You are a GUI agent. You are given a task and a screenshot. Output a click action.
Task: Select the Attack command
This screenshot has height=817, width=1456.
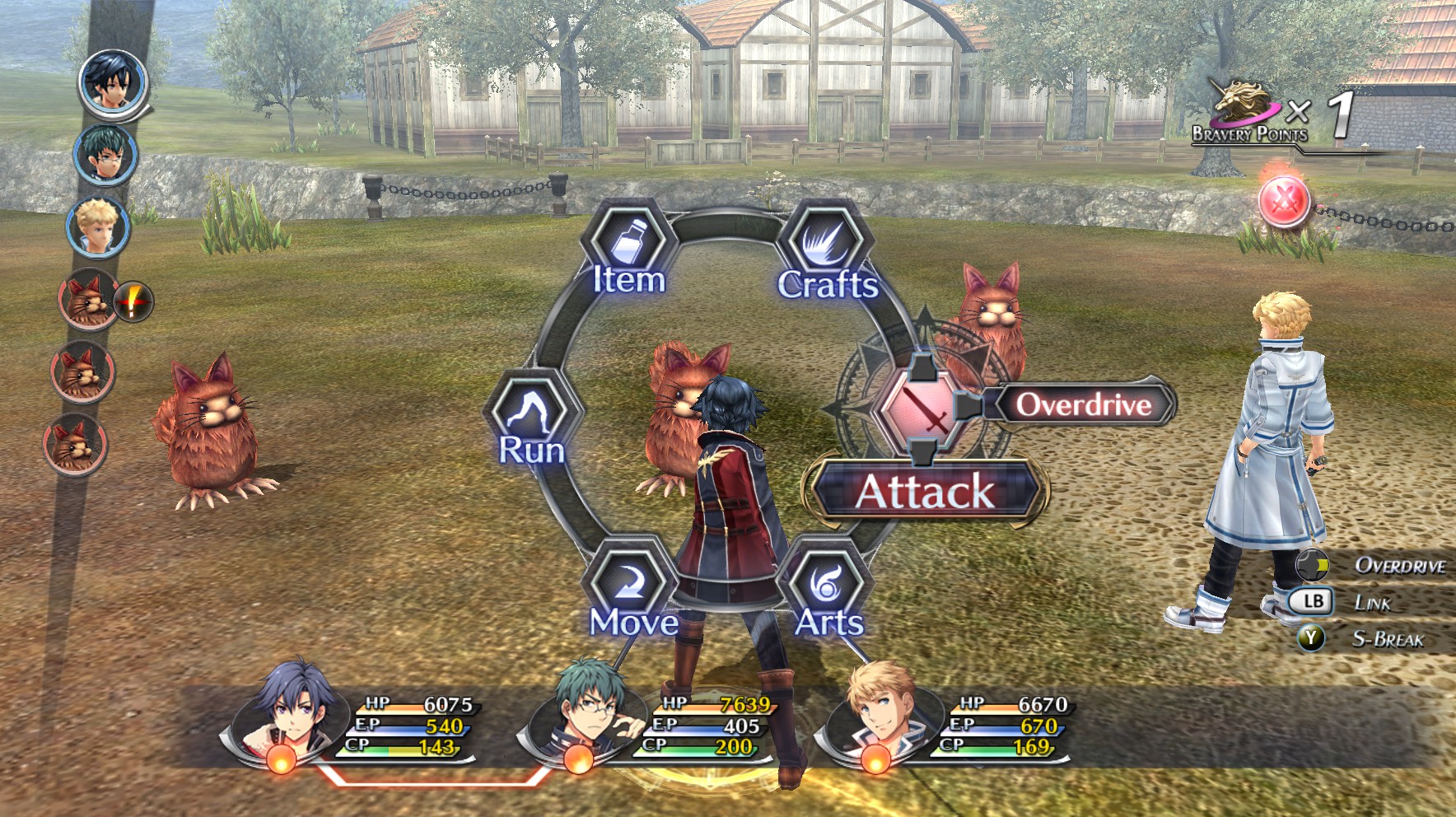[x=927, y=491]
